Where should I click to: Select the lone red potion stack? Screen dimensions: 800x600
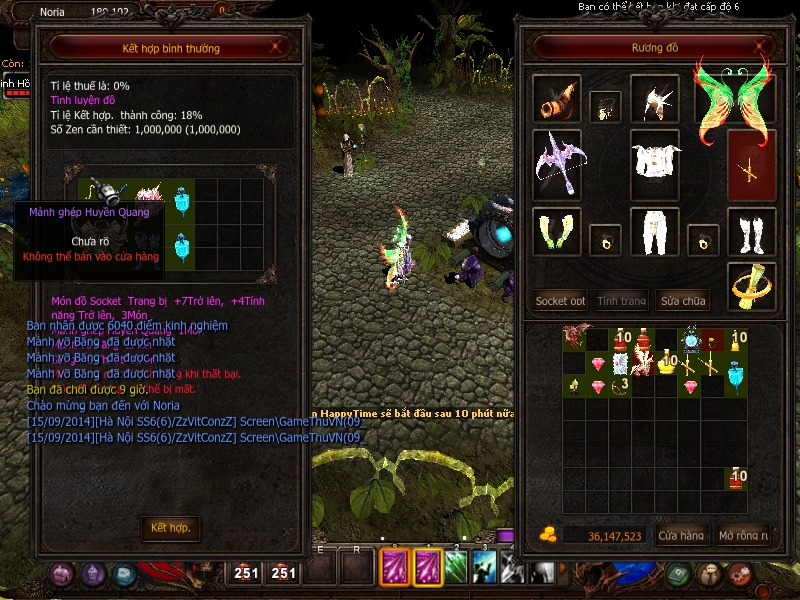pyautogui.click(x=738, y=479)
